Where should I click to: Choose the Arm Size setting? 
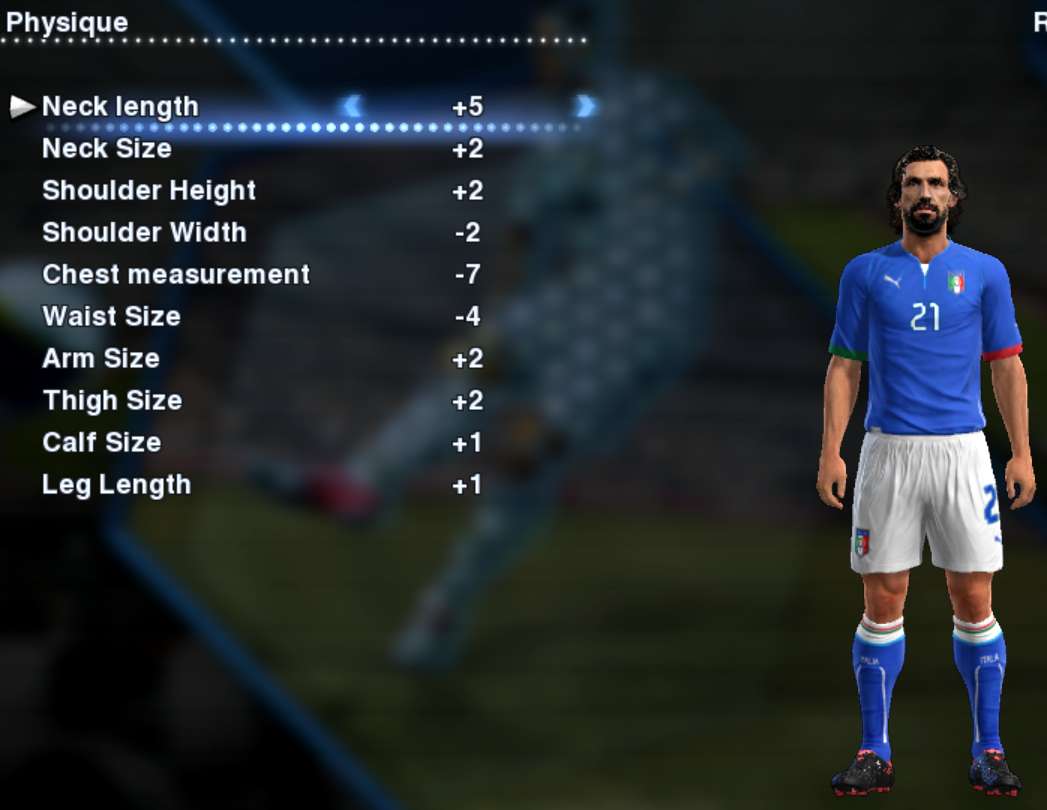click(101, 359)
